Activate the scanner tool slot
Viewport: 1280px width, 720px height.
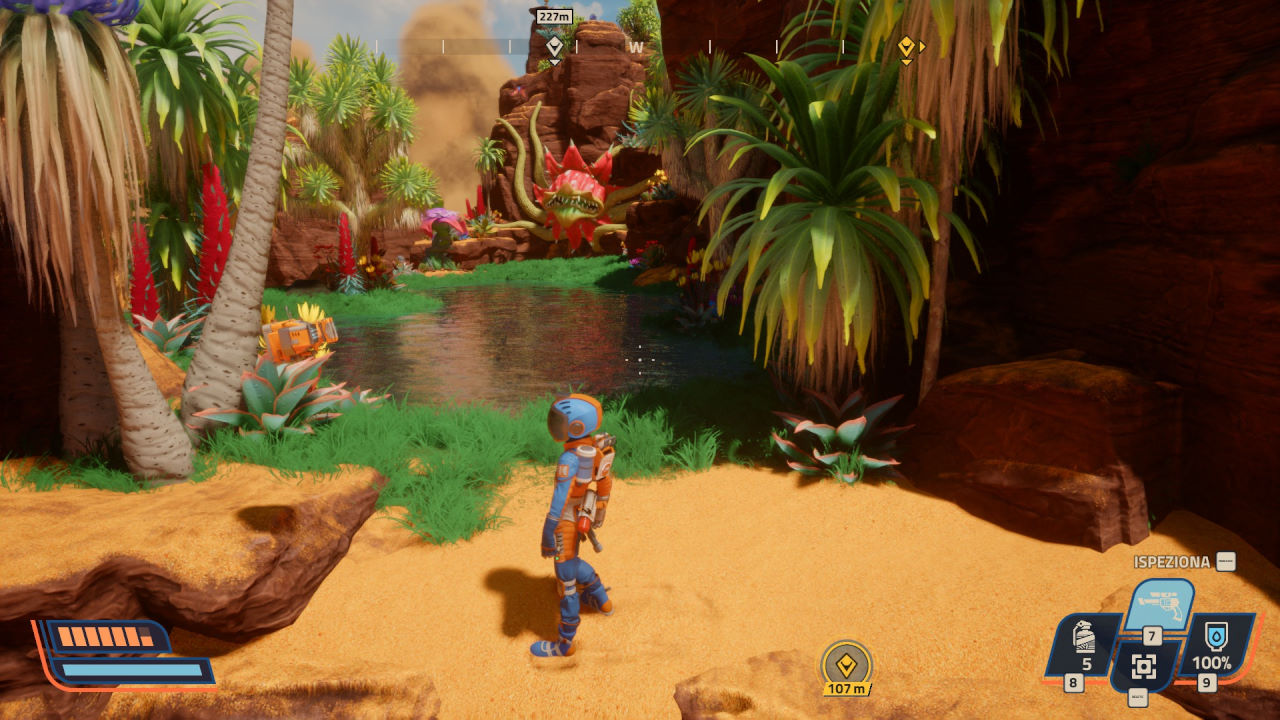click(1144, 666)
